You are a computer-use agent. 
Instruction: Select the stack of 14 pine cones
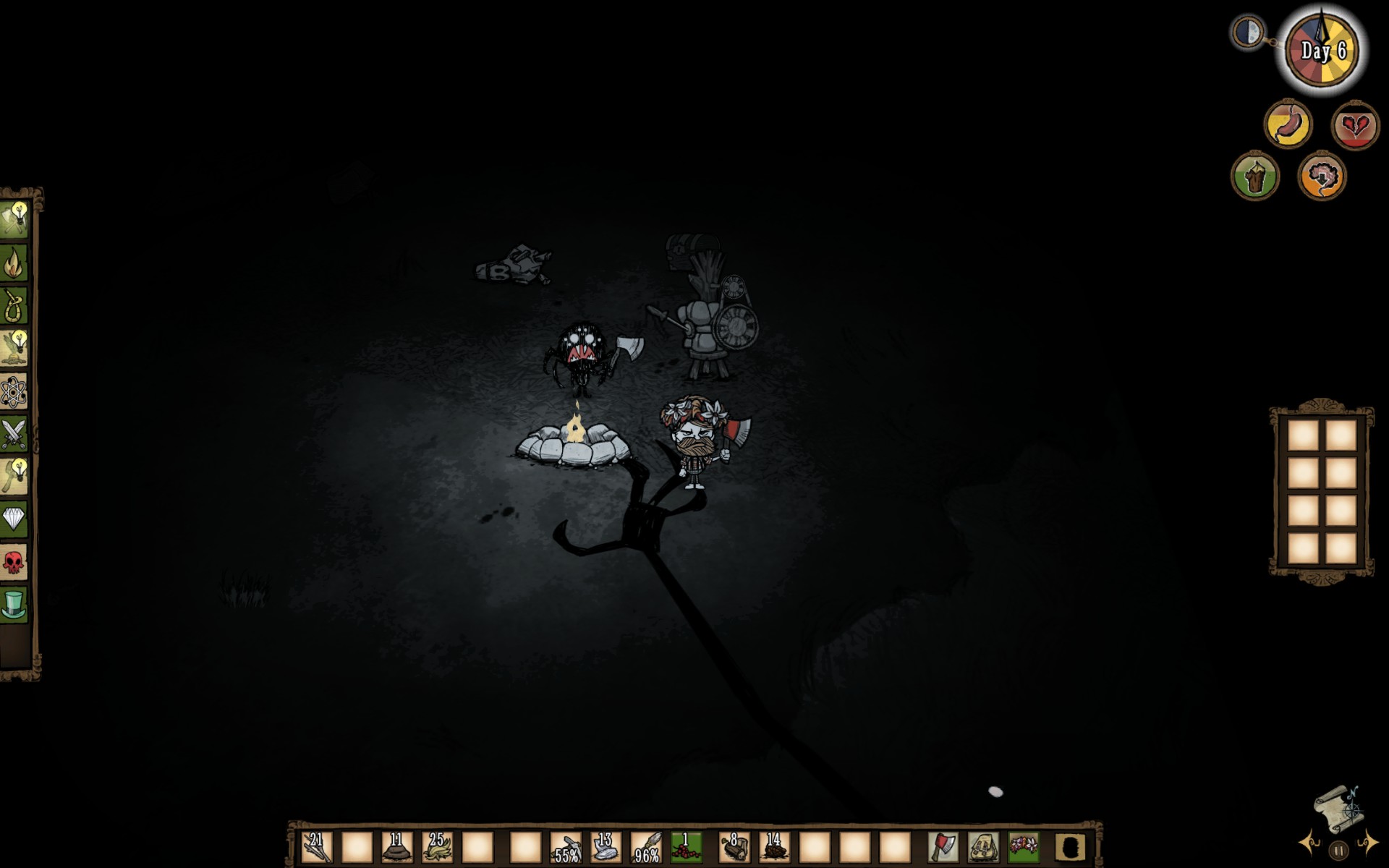click(774, 847)
